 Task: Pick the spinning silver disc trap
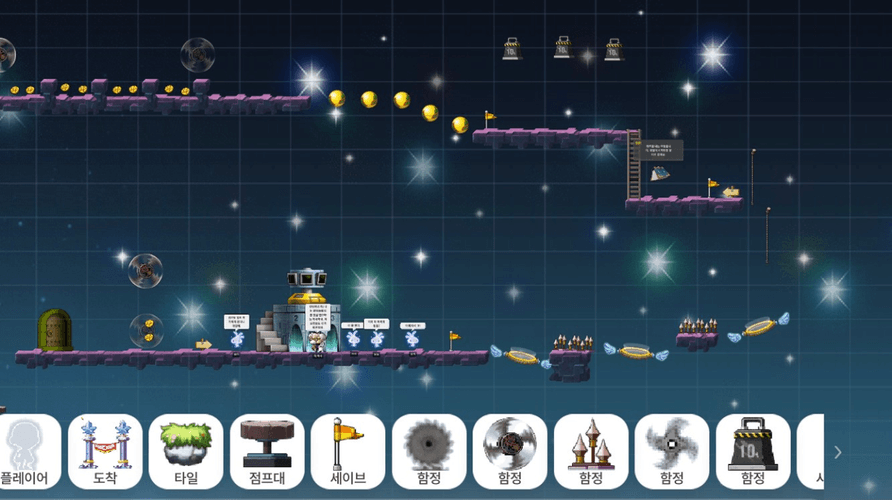(x=510, y=451)
